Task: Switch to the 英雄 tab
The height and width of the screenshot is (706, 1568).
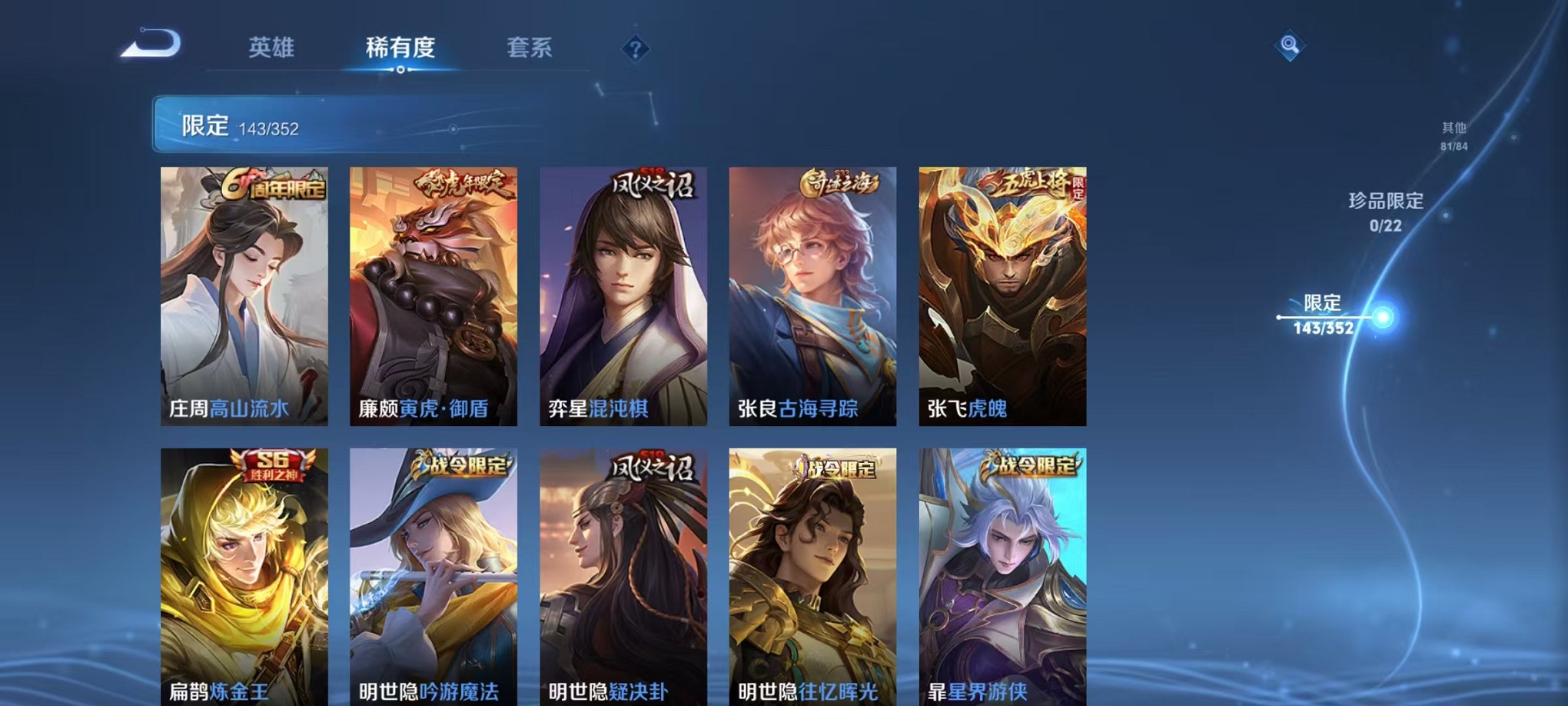Action: pyautogui.click(x=271, y=48)
